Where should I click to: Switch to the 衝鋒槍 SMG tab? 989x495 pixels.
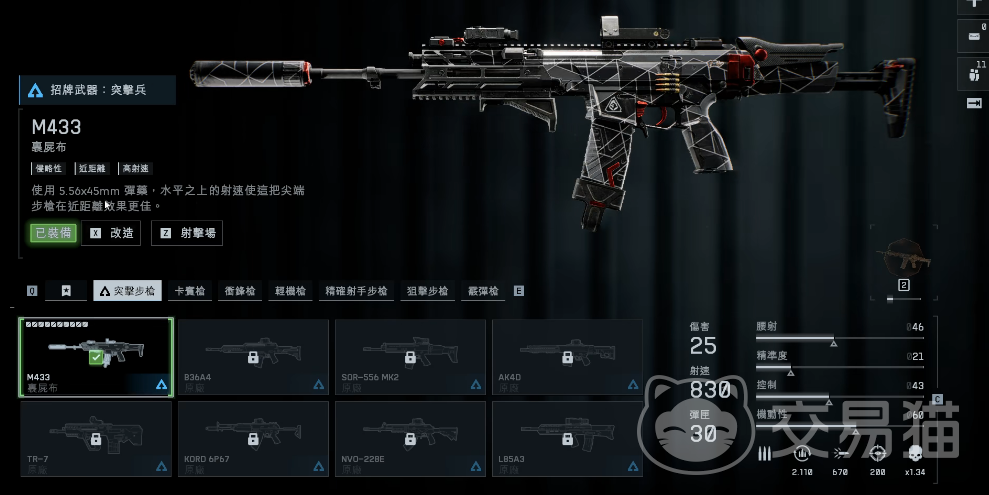click(240, 291)
